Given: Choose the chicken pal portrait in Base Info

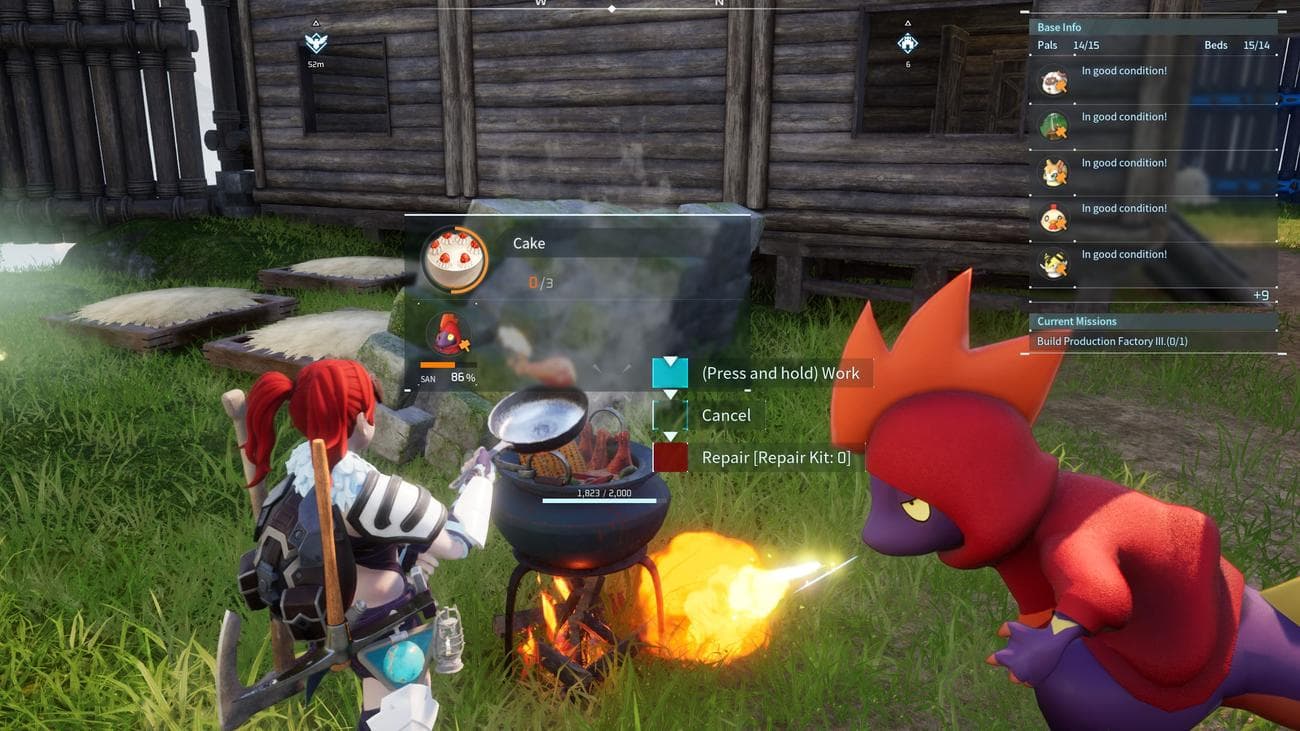Looking at the screenshot, I should [x=1053, y=218].
